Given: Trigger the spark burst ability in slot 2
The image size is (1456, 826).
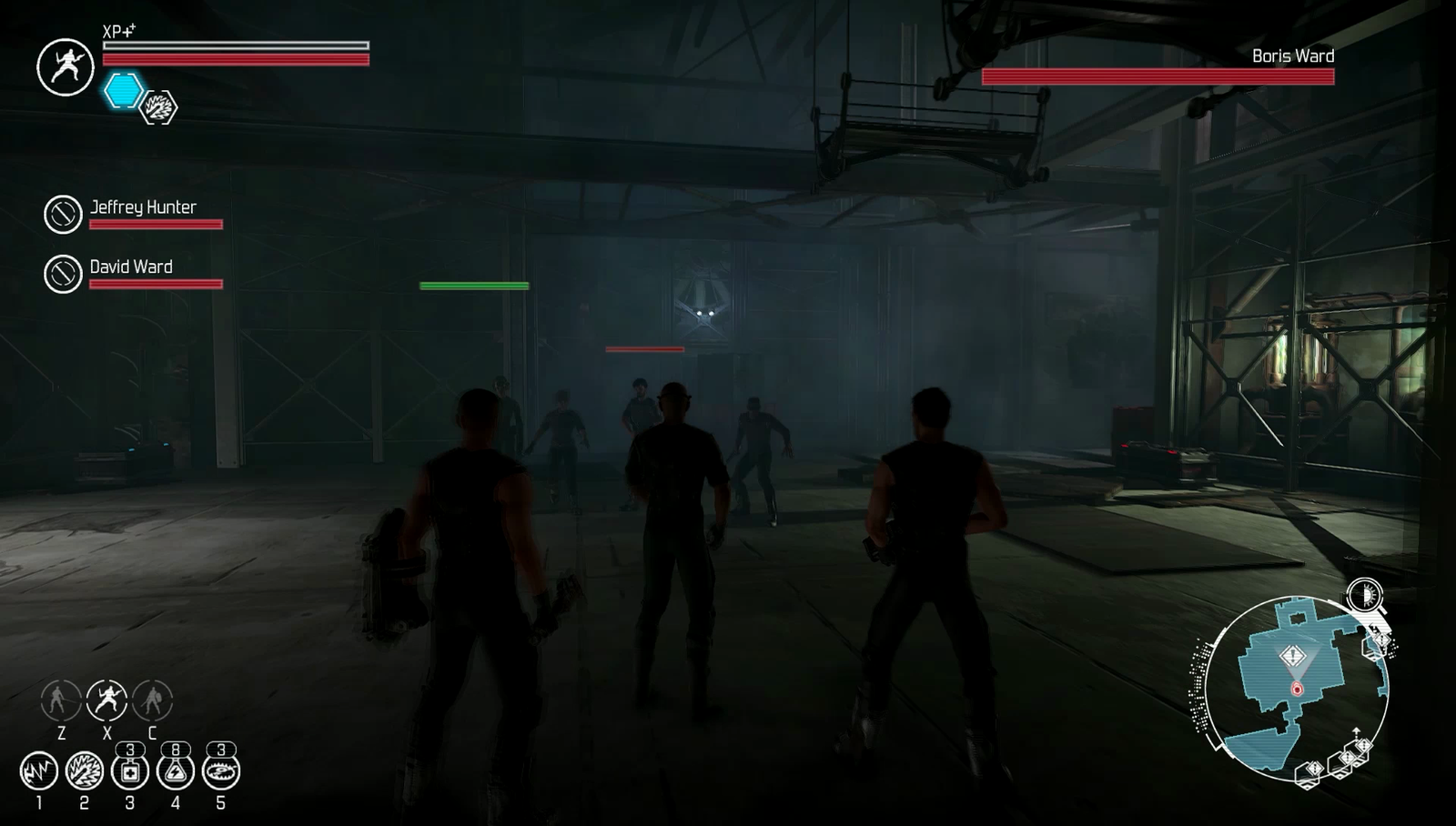Looking at the screenshot, I should pyautogui.click(x=85, y=771).
